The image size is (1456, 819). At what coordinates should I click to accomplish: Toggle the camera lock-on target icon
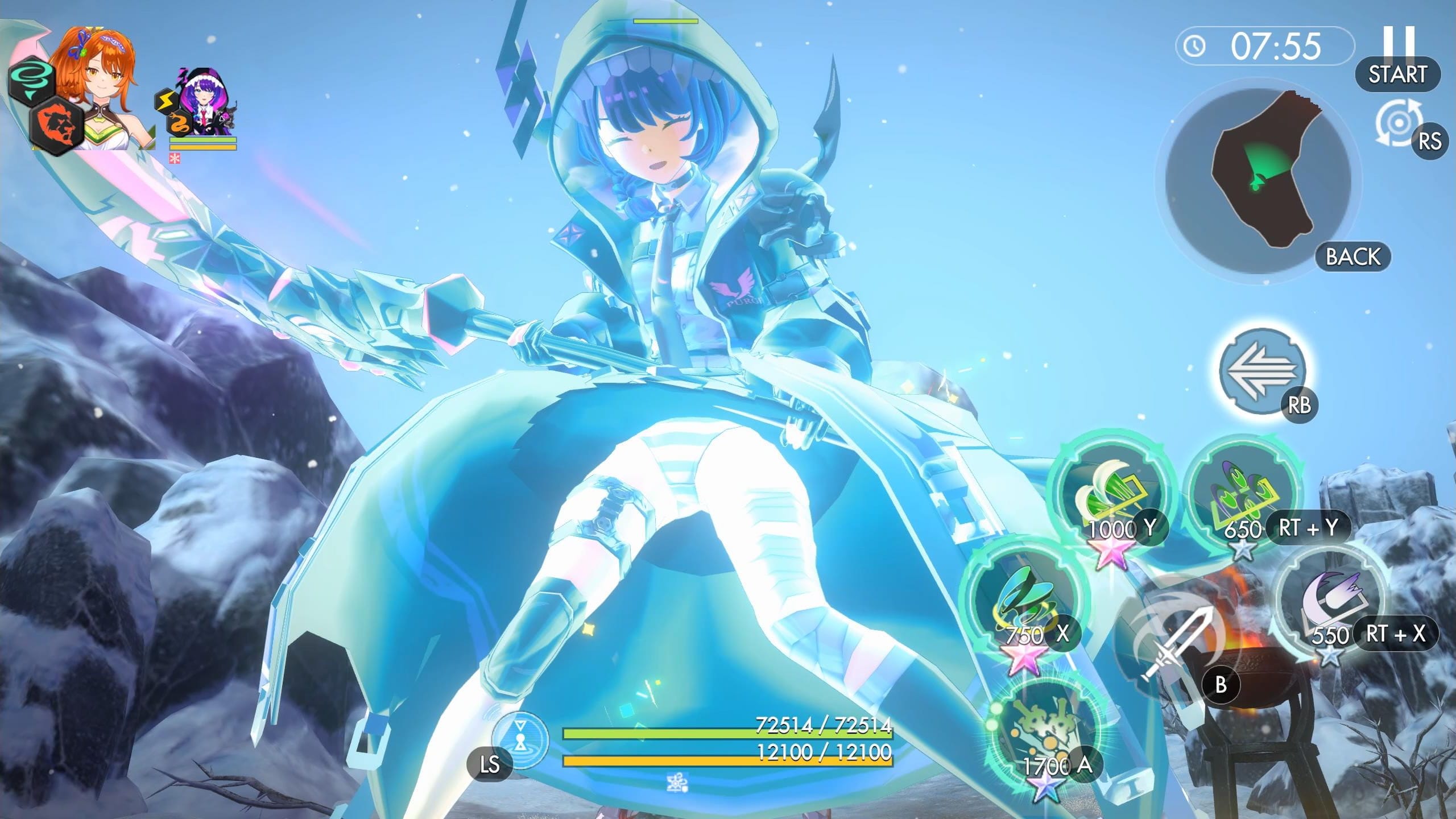point(1398,123)
